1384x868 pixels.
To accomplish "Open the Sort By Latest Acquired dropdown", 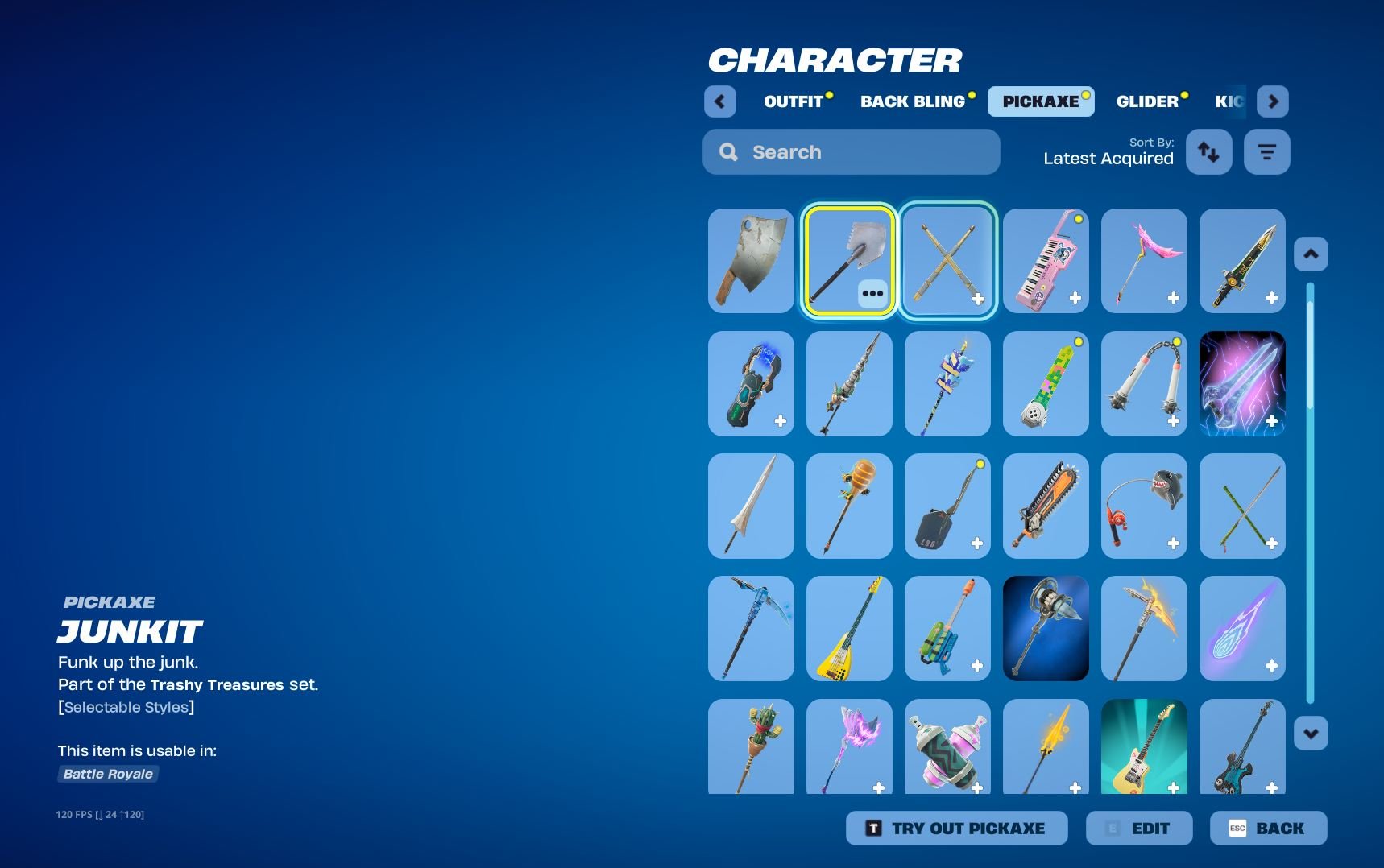I will [1108, 158].
